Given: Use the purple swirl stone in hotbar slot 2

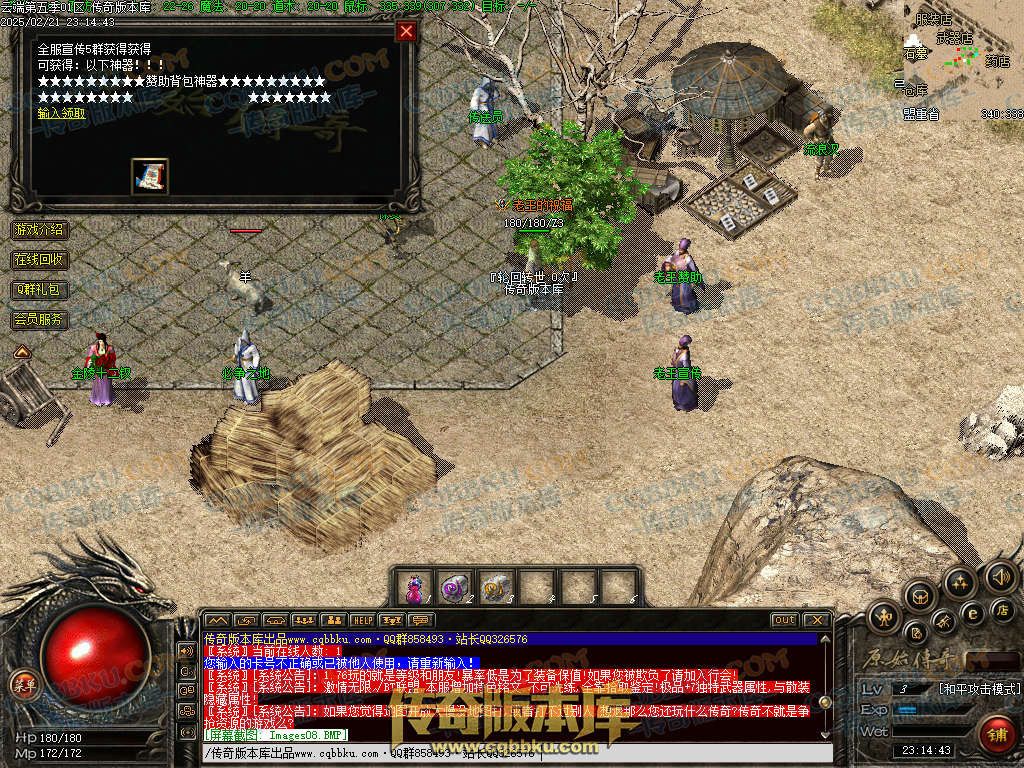Looking at the screenshot, I should (x=455, y=587).
